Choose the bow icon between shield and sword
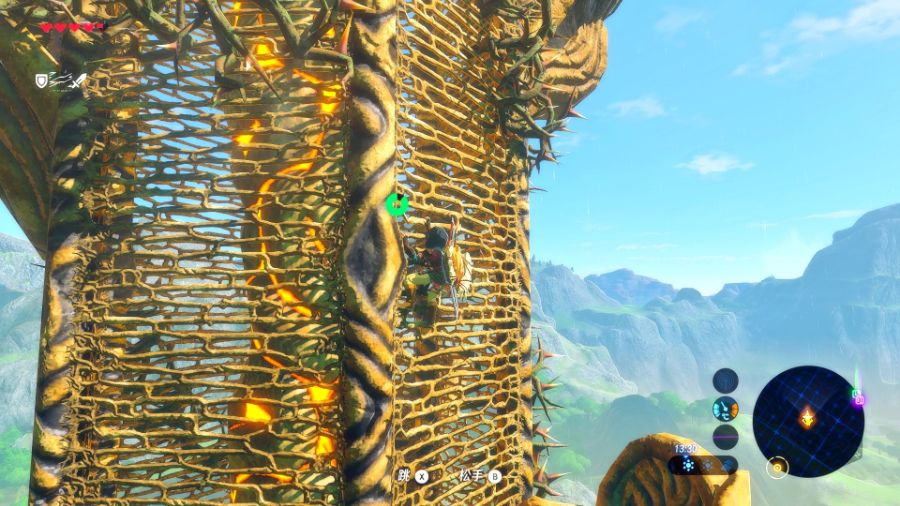 coord(61,78)
